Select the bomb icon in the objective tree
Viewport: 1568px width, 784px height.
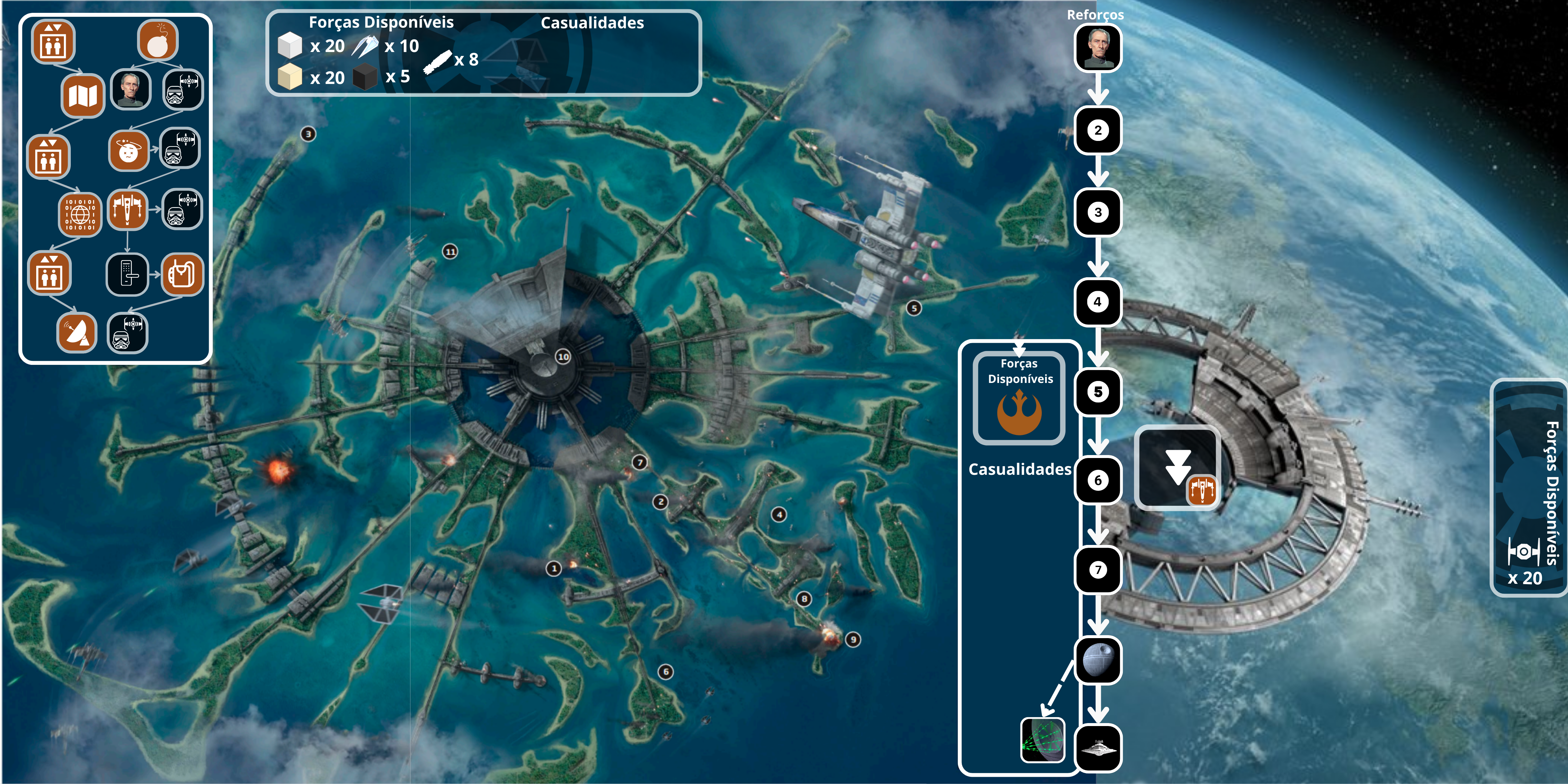158,41
